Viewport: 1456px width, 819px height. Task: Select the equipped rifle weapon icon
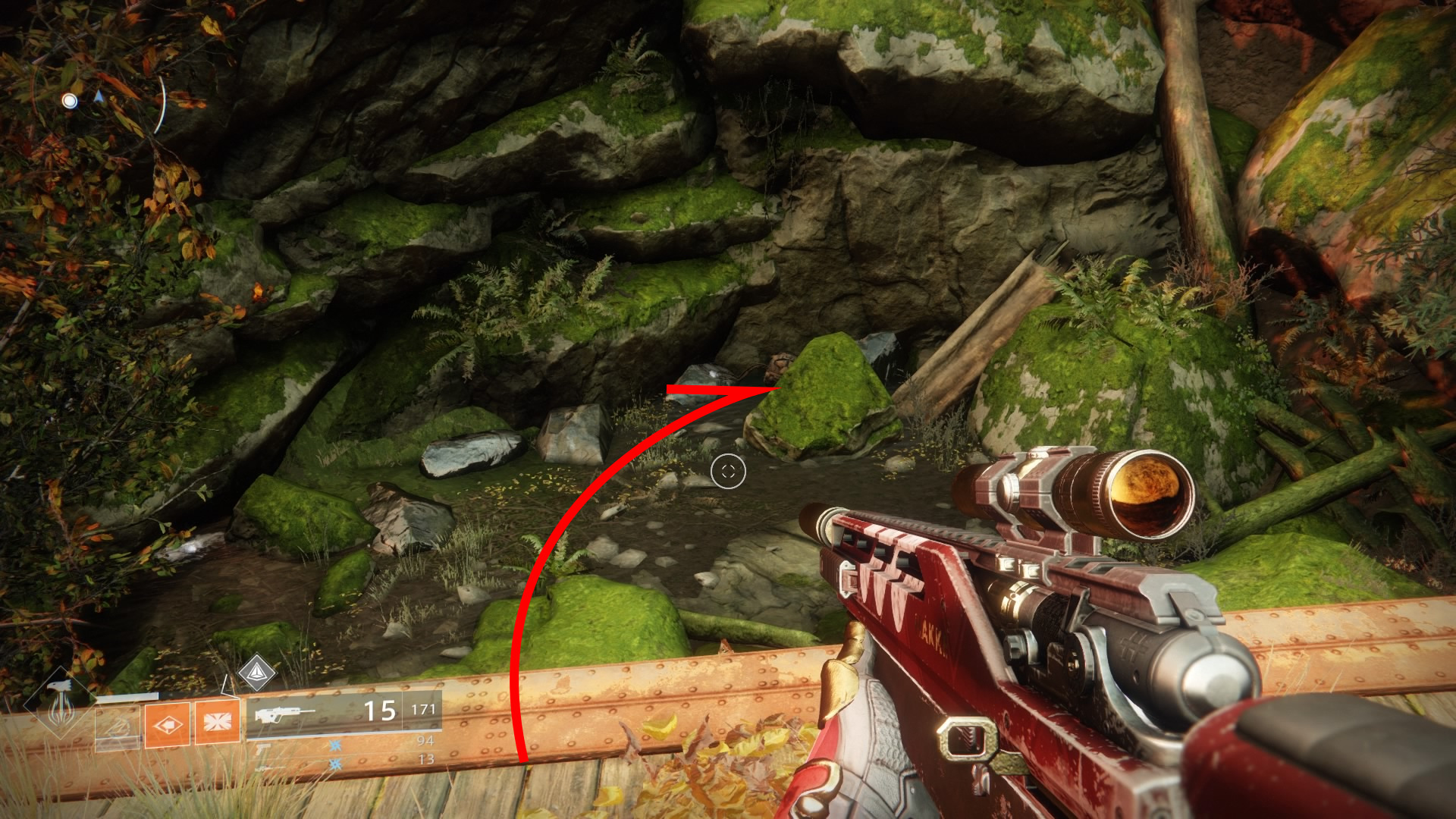pyautogui.click(x=284, y=714)
